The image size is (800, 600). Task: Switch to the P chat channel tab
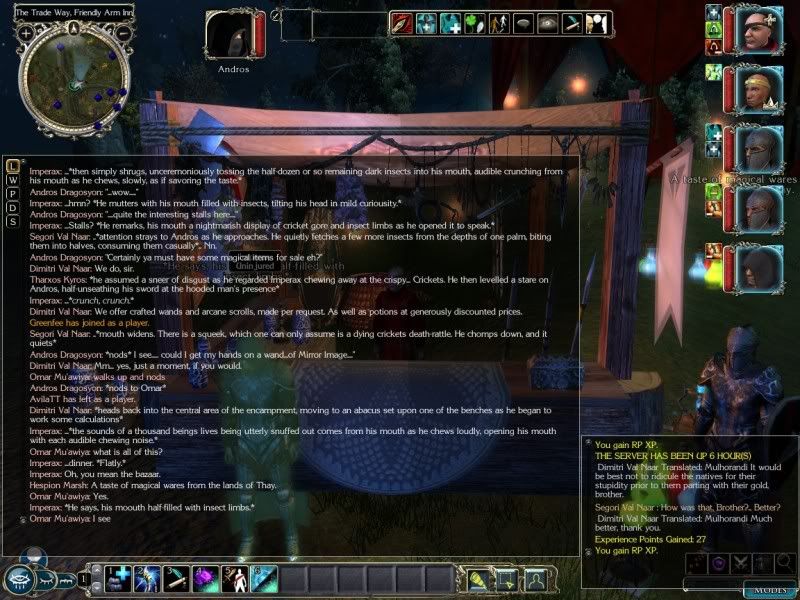point(13,193)
